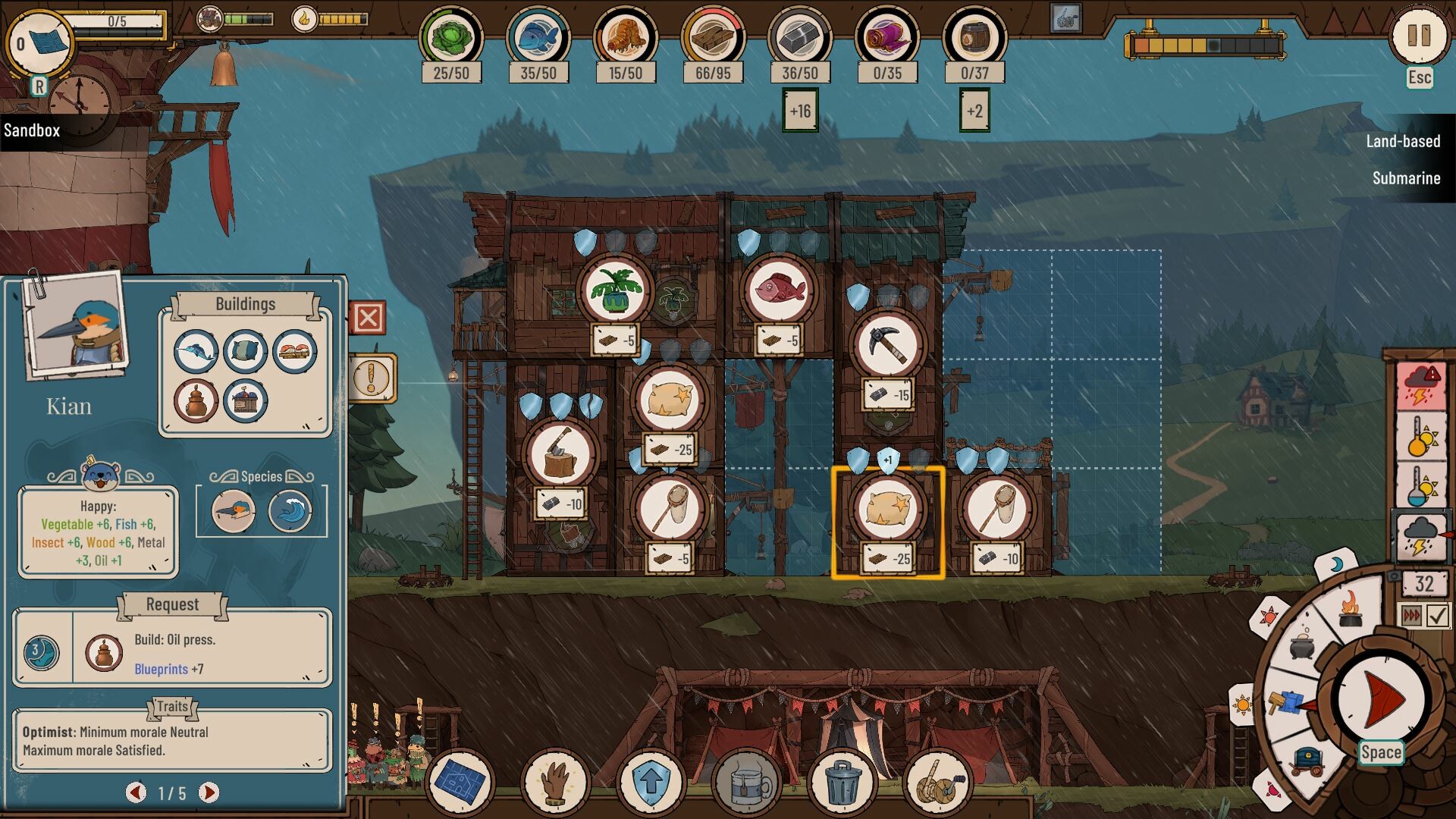View the storm warning weather forecast

click(x=1420, y=386)
